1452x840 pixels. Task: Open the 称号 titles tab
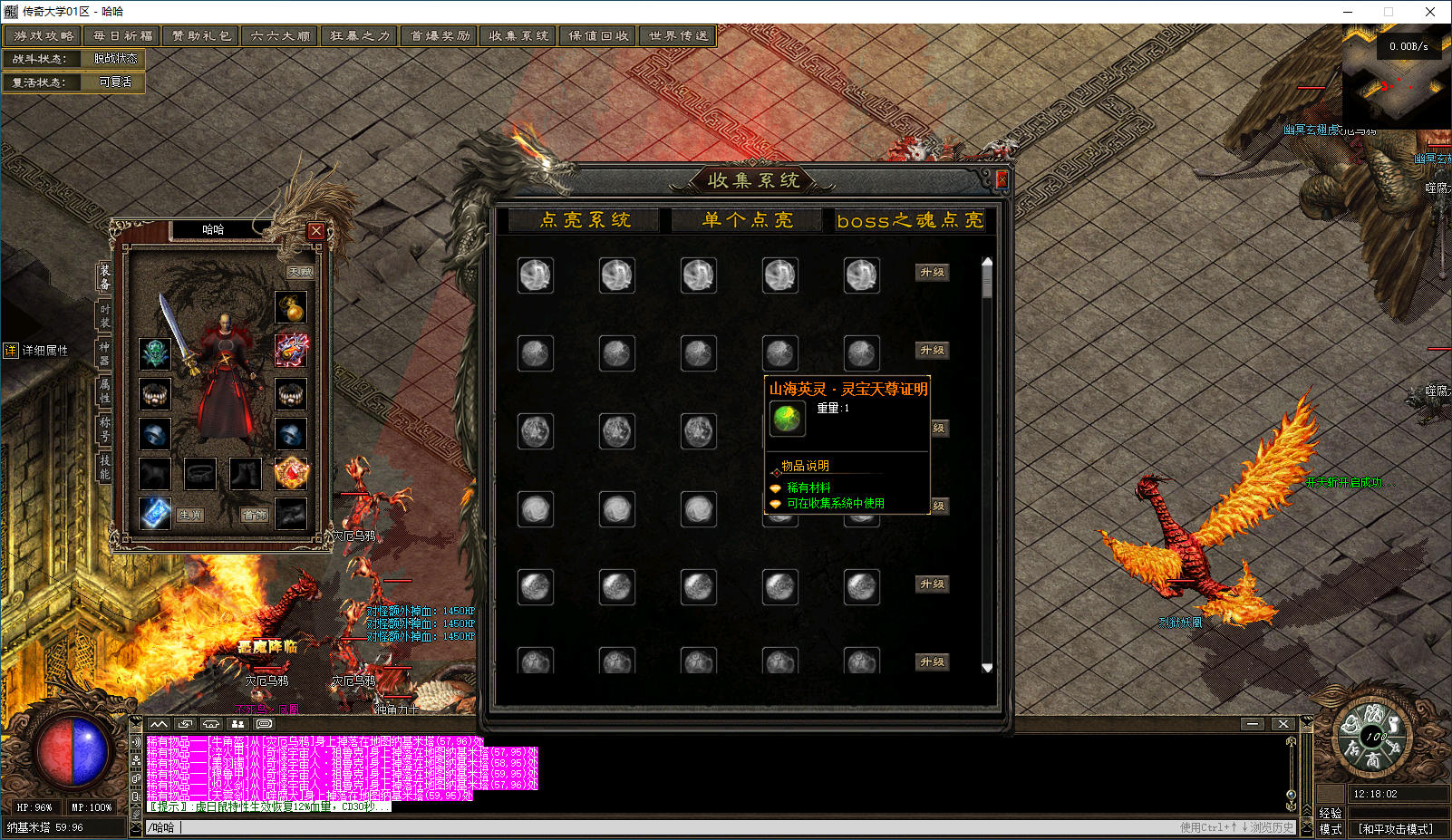coord(104,430)
